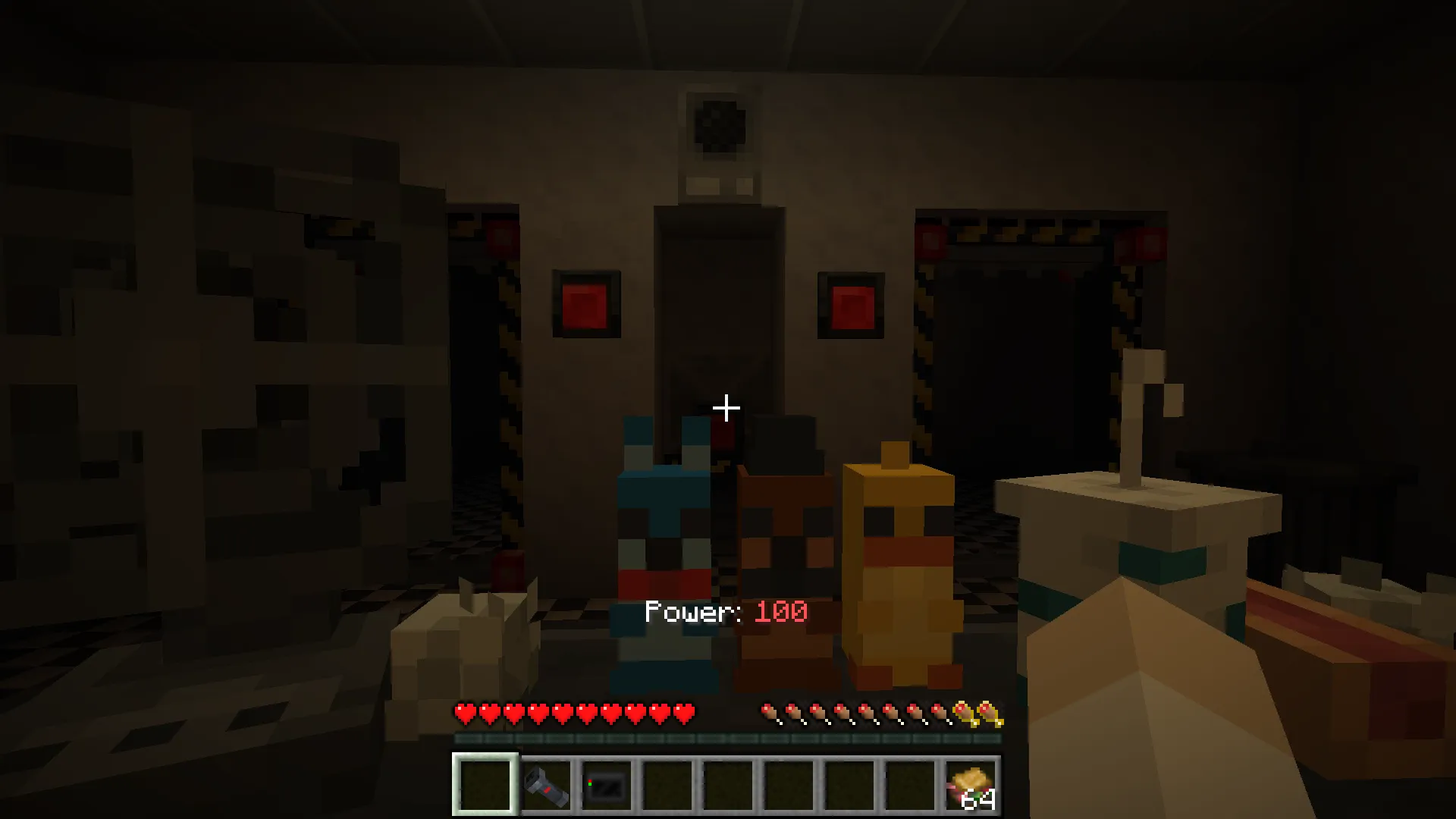Click the Power: 100 display text
The width and height of the screenshot is (1456, 819).
(726, 612)
